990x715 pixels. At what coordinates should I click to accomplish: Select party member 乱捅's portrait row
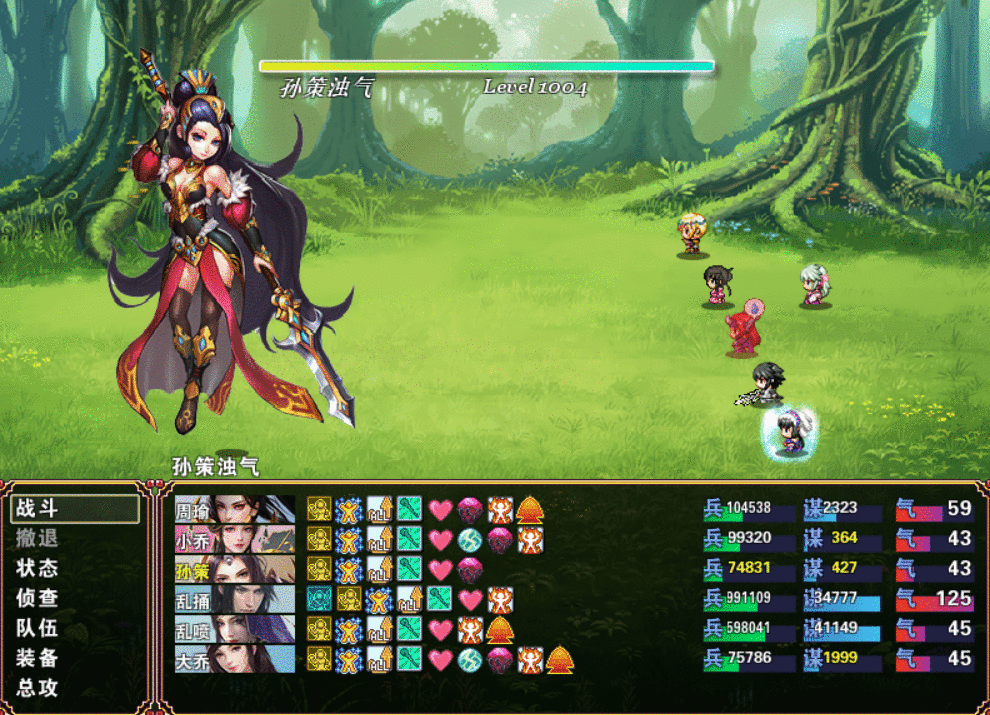[x=235, y=599]
